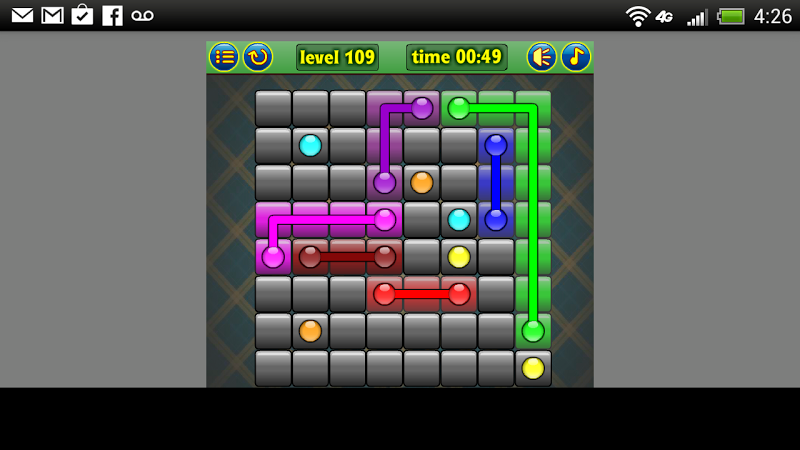Screen dimensions: 800x450
Task: Select the orange dot beside the purple endpoint
Action: 422,182
